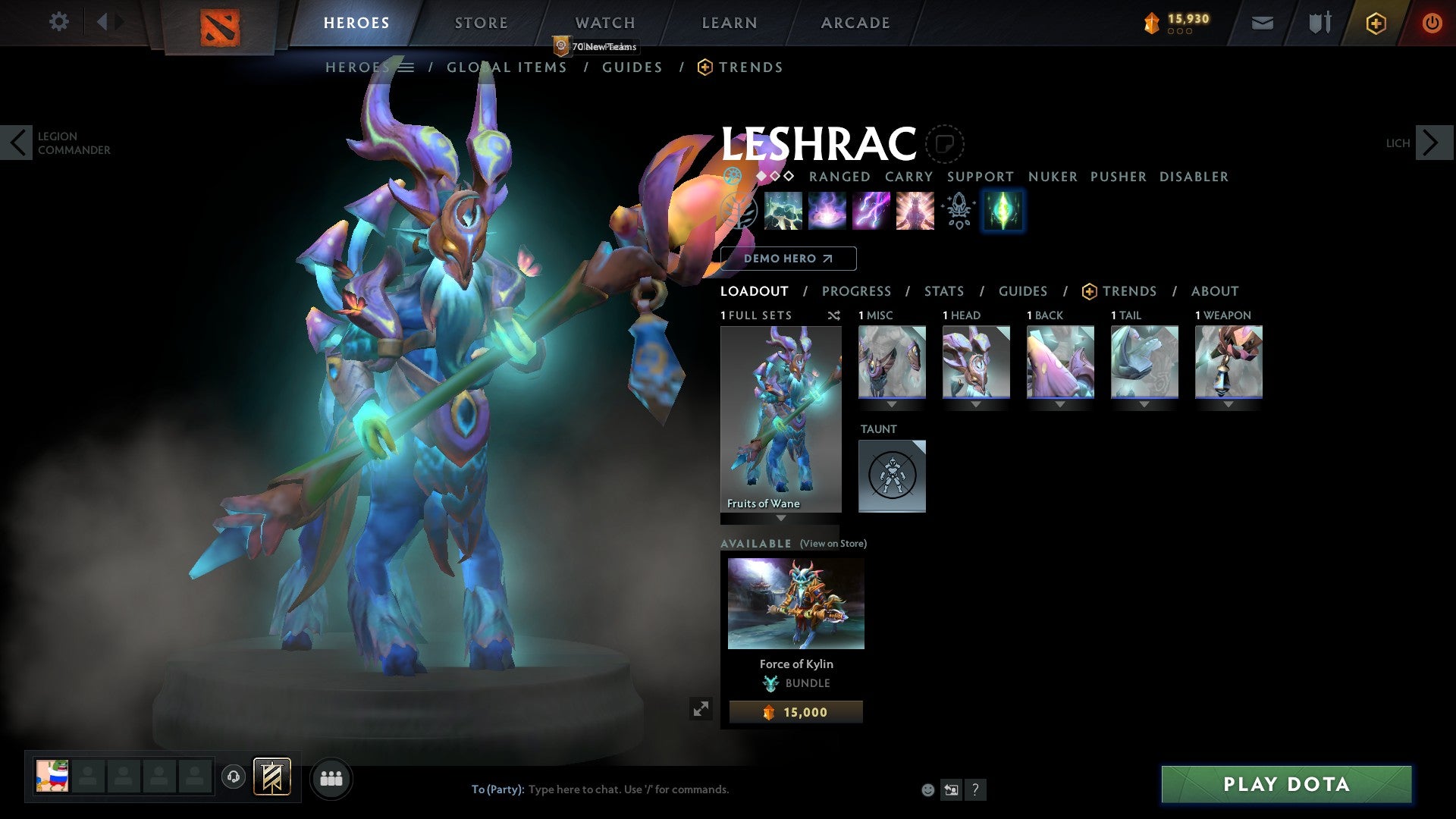Open the Store section
Screen dimensions: 1456x819
pyautogui.click(x=481, y=23)
